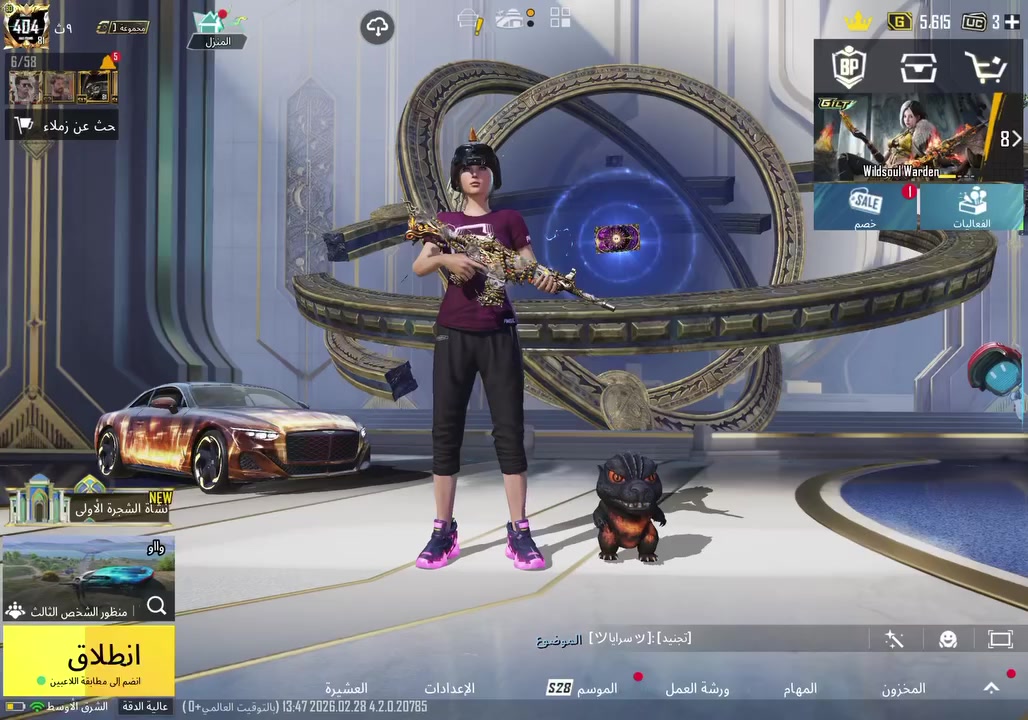The height and width of the screenshot is (720, 1028).
Task: Open the cloud download button
Action: coord(377,27)
